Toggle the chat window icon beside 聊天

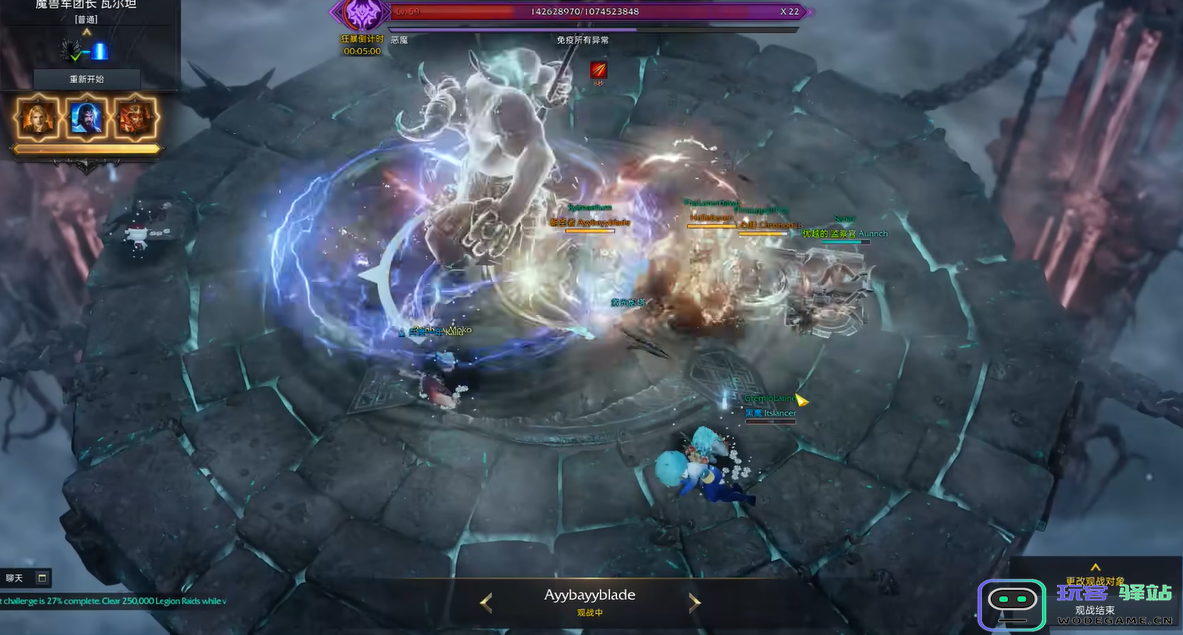click(x=42, y=577)
